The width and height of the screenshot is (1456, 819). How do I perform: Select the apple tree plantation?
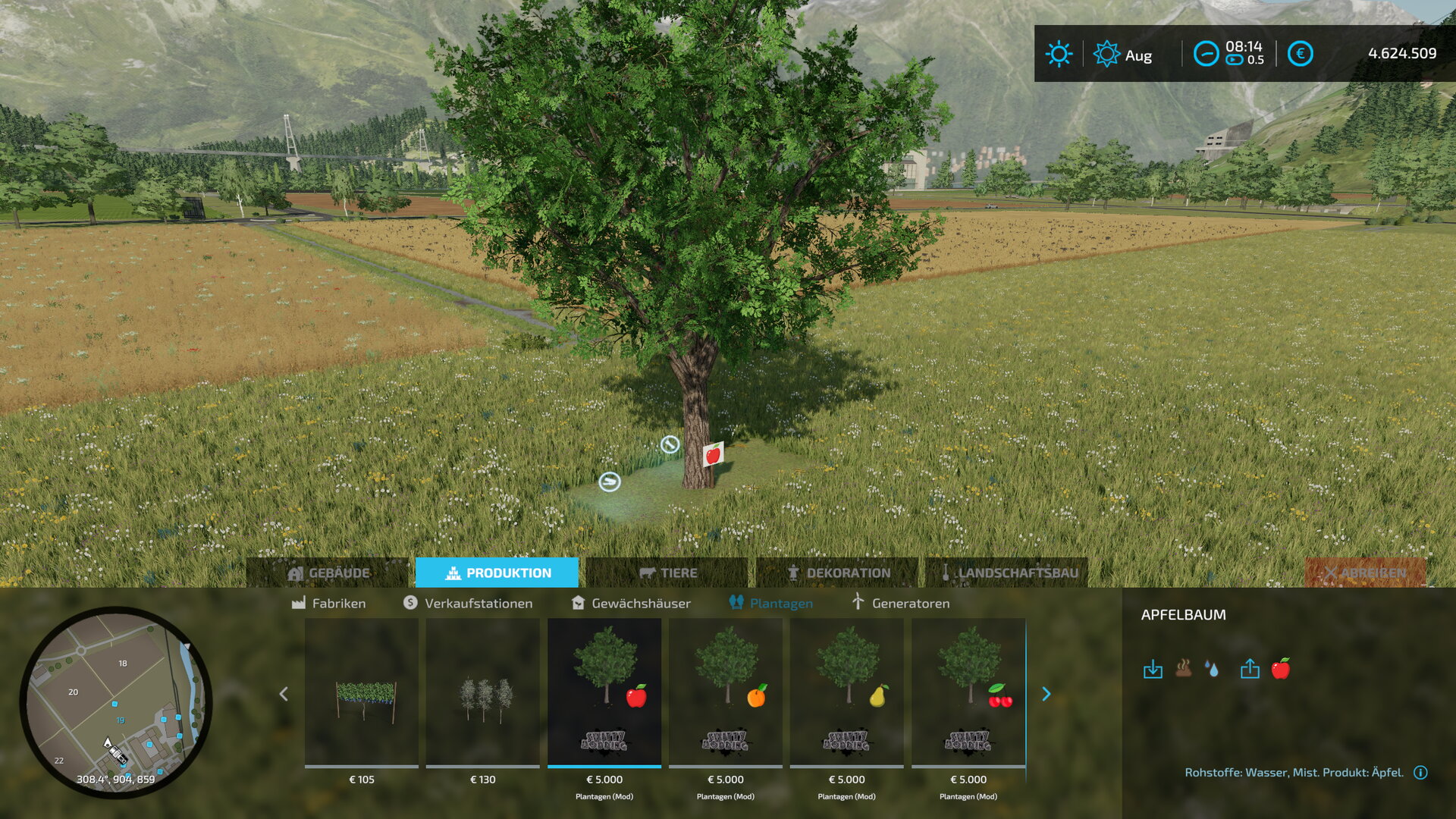click(604, 694)
